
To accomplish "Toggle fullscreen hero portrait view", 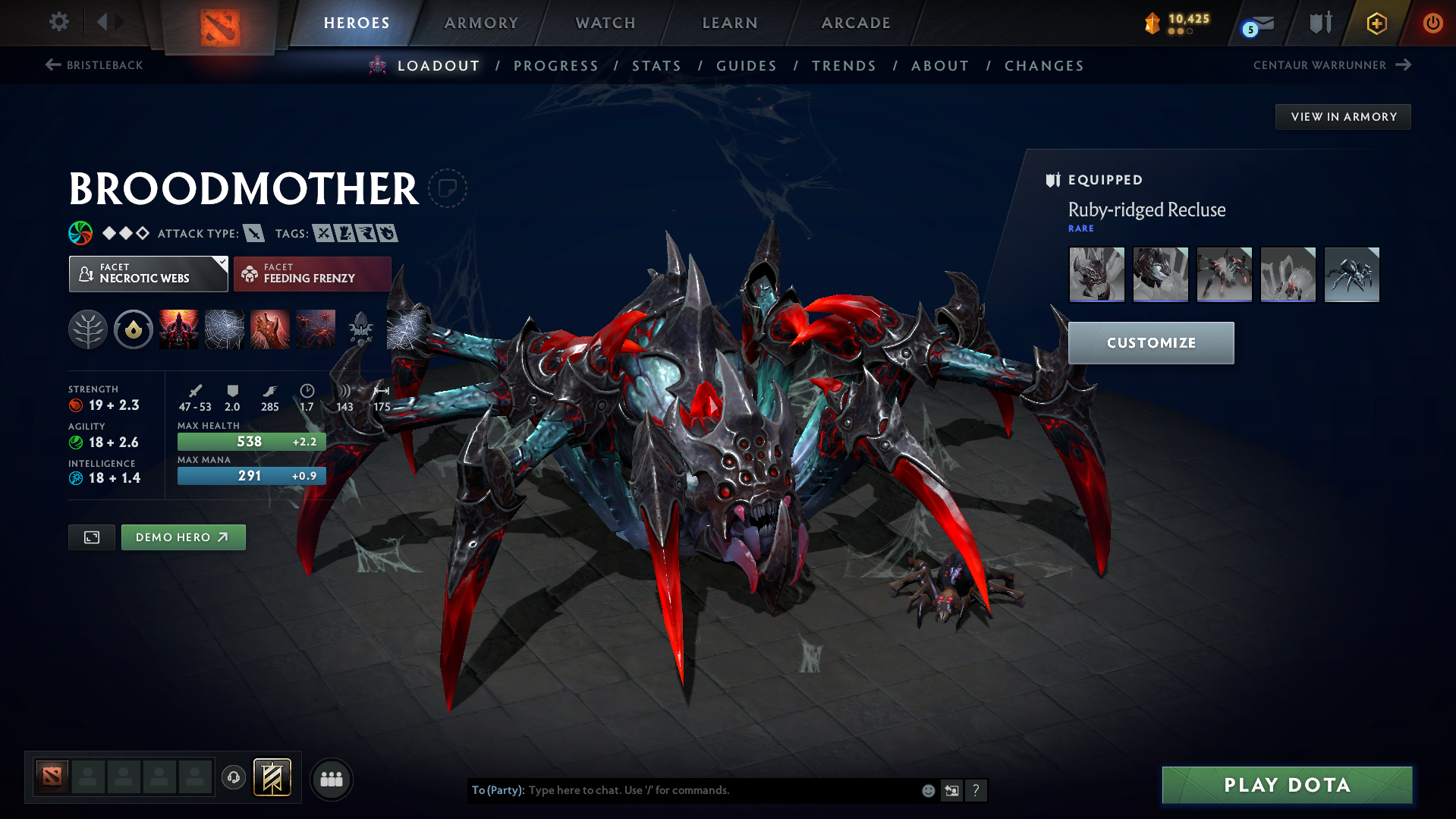I will pyautogui.click(x=91, y=537).
